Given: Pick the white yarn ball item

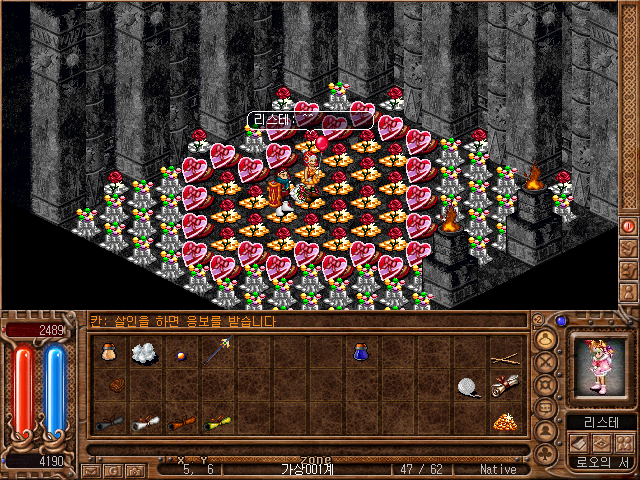Looking at the screenshot, I should [x=469, y=386].
